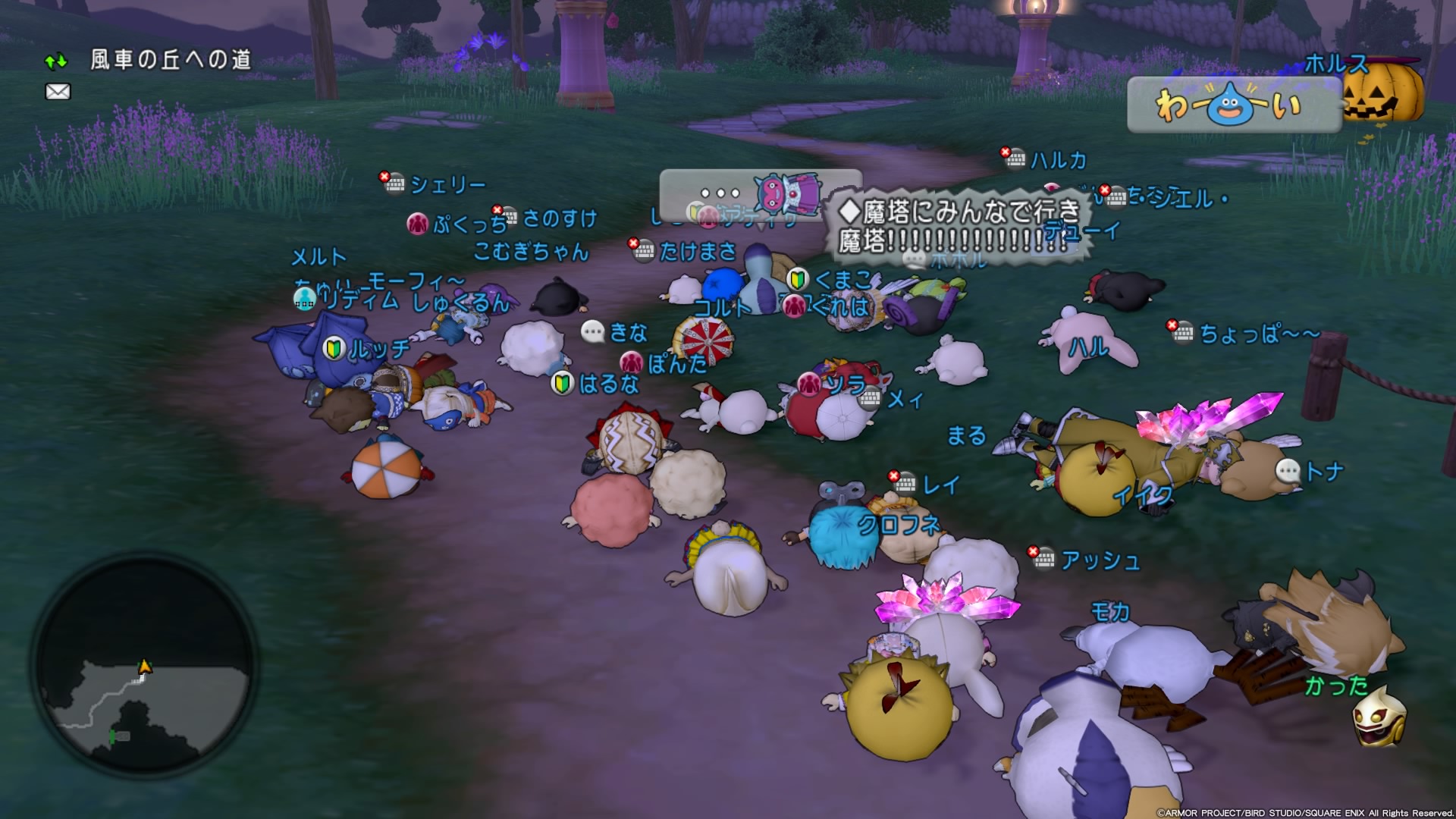Viewport: 1456px width, 819px height.
Task: Select player nameplate ハルカ
Action: [1058, 160]
